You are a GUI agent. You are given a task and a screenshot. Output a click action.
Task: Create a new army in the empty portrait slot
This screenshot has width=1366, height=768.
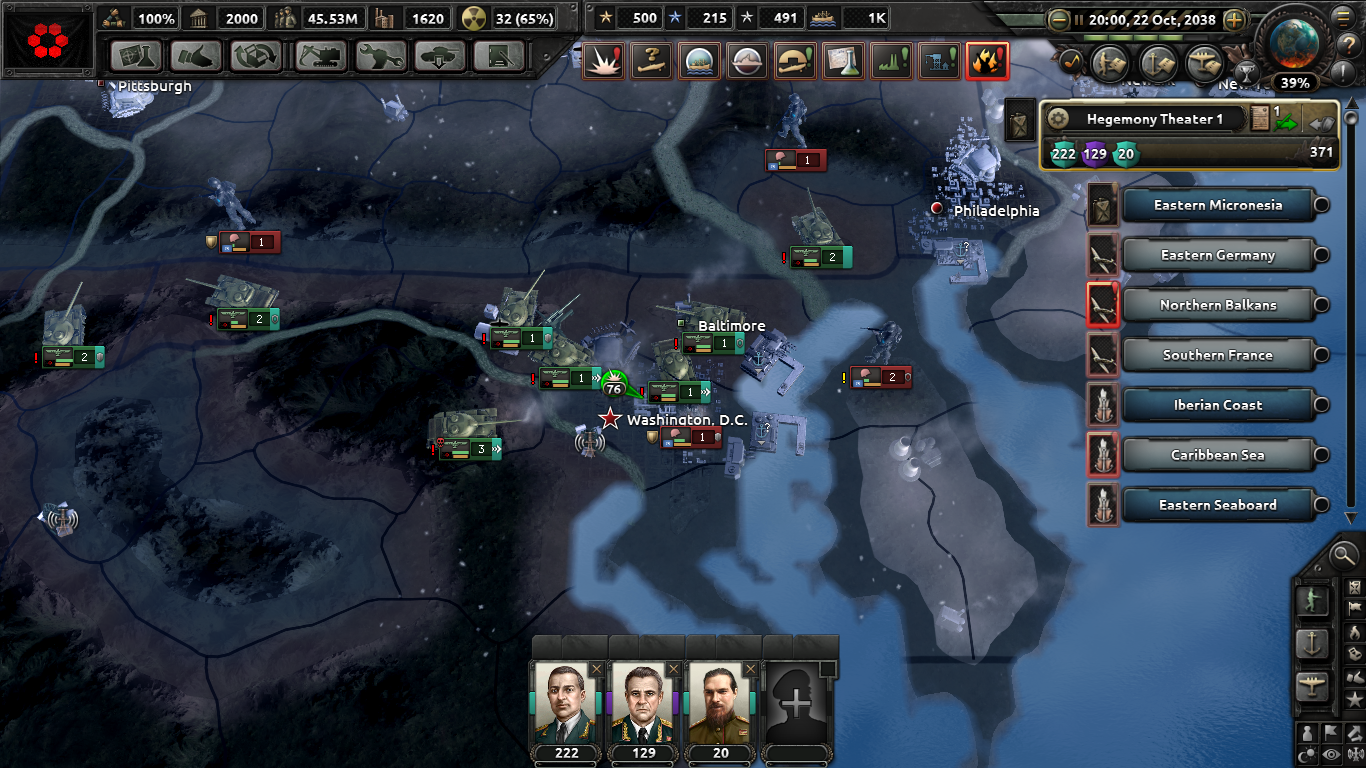[796, 705]
